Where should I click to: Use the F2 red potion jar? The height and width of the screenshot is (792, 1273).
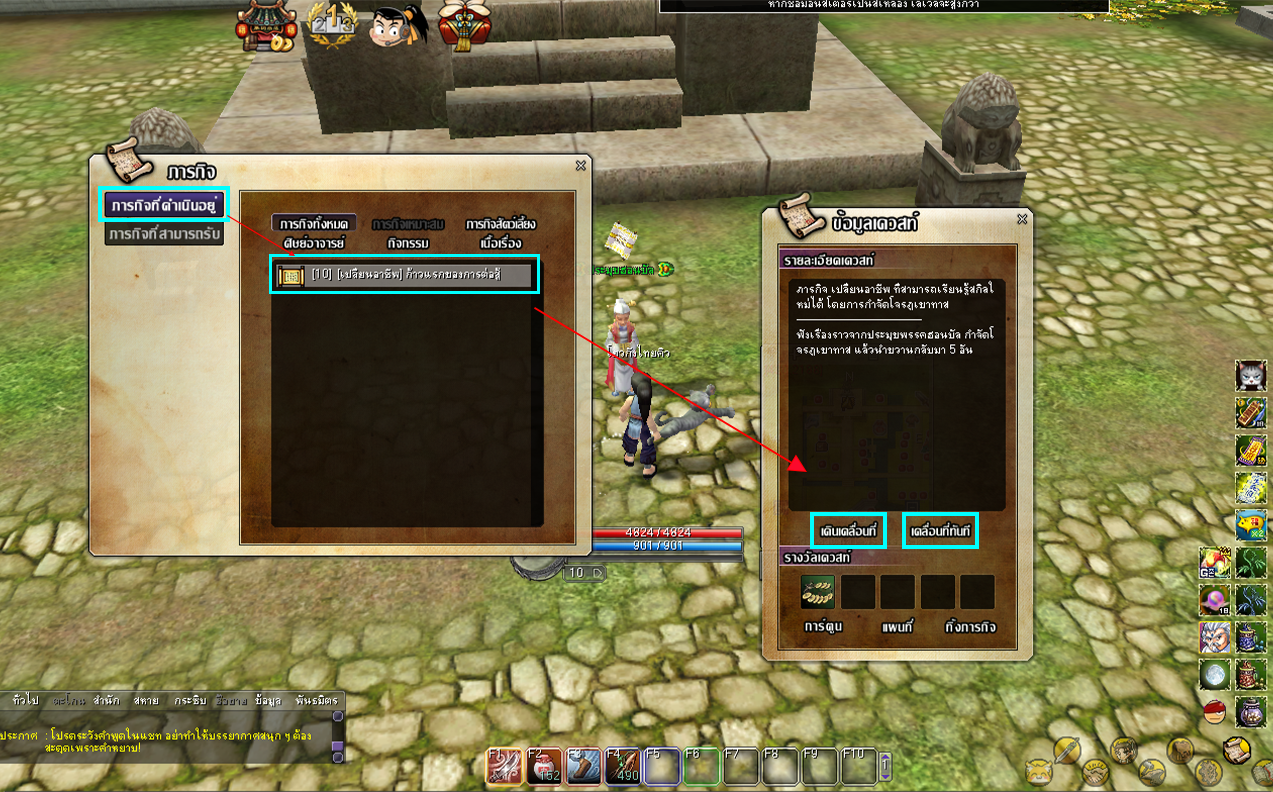tap(541, 766)
